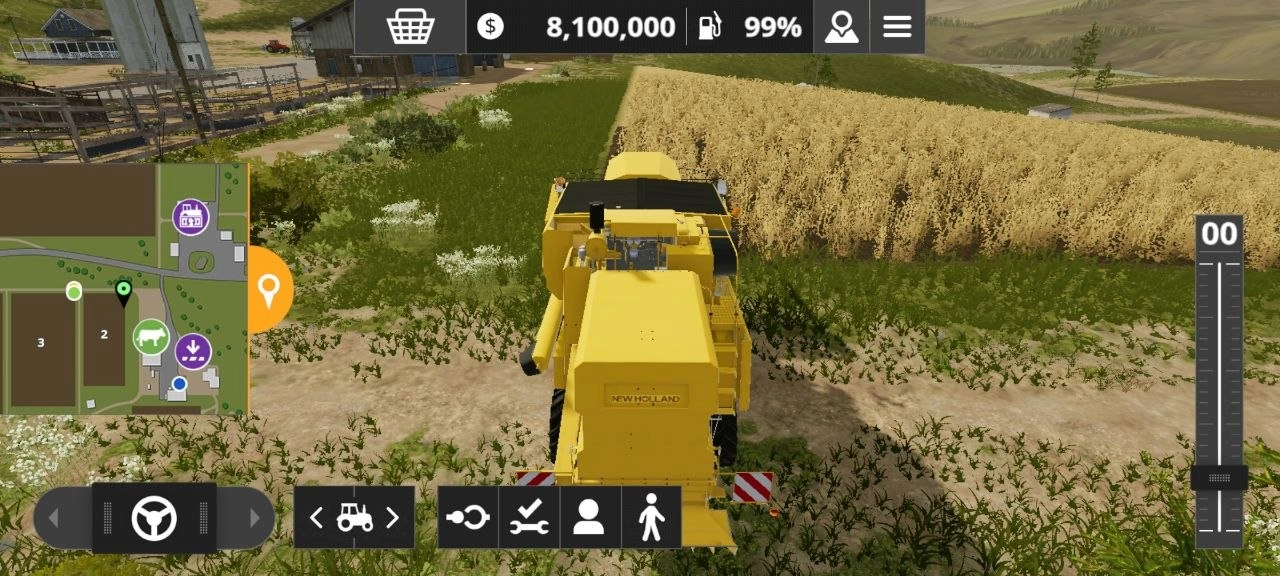Click field 2 on the minimap
The width and height of the screenshot is (1280, 576).
(104, 336)
